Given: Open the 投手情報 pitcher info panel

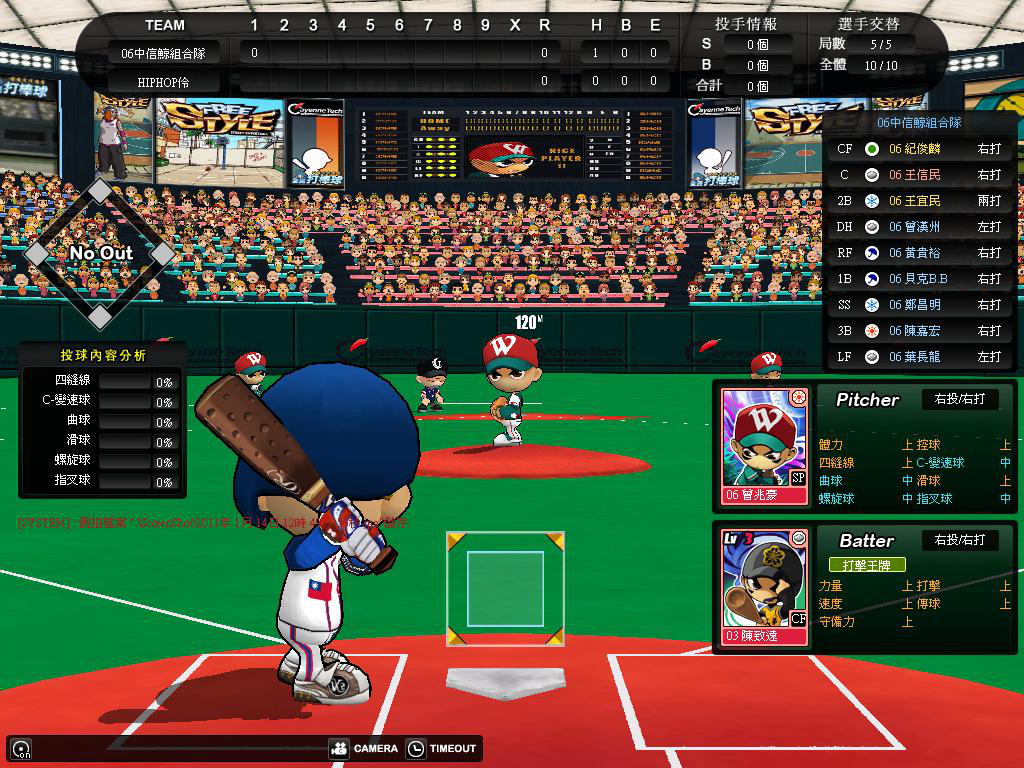Looking at the screenshot, I should pyautogui.click(x=745, y=24).
